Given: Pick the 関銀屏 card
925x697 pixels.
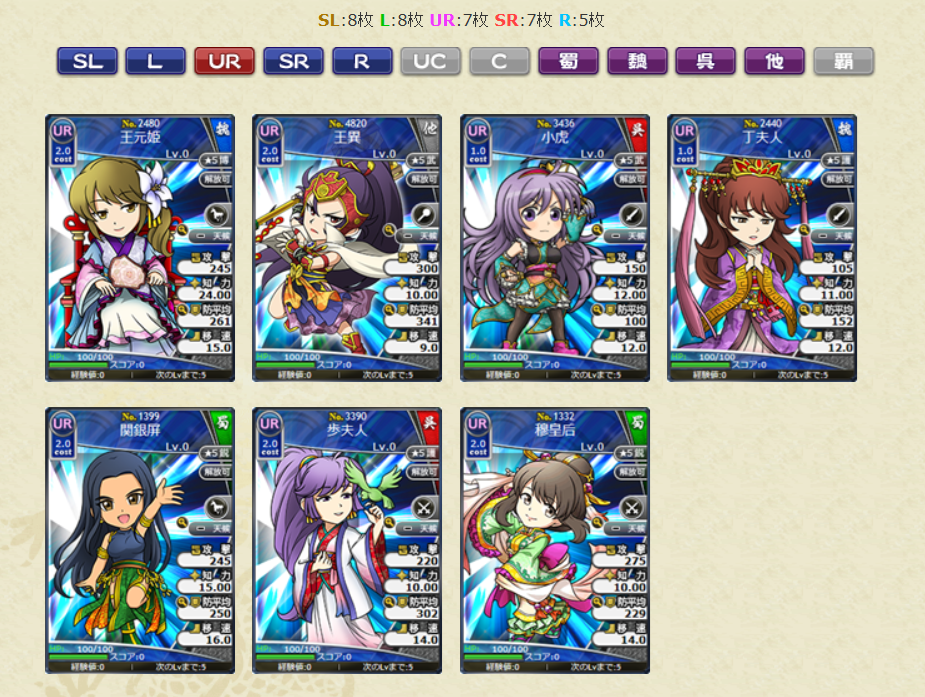Looking at the screenshot, I should [x=140, y=540].
